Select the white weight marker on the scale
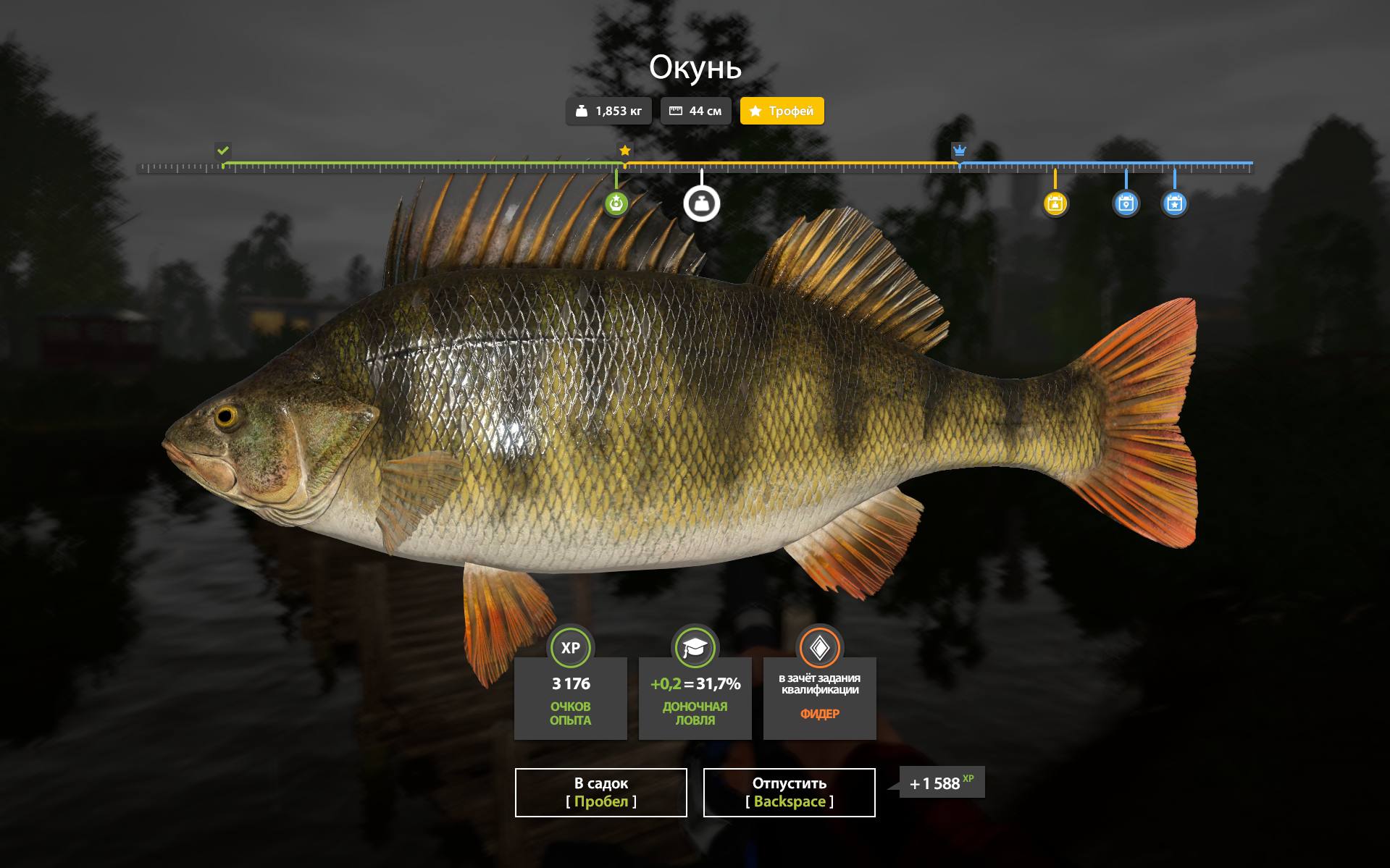 701,204
